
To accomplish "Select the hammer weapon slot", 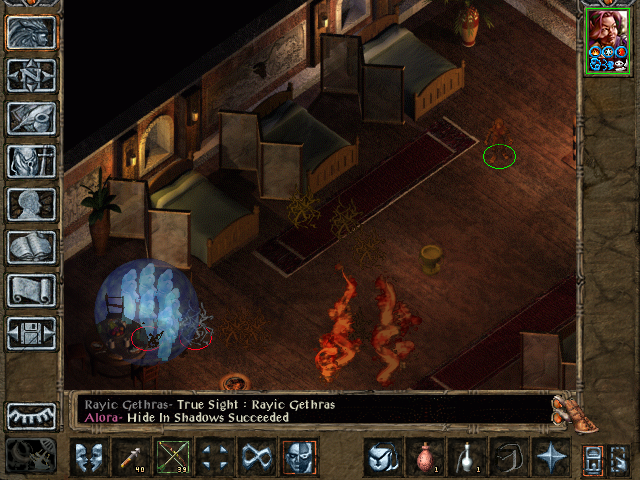I will [130, 457].
